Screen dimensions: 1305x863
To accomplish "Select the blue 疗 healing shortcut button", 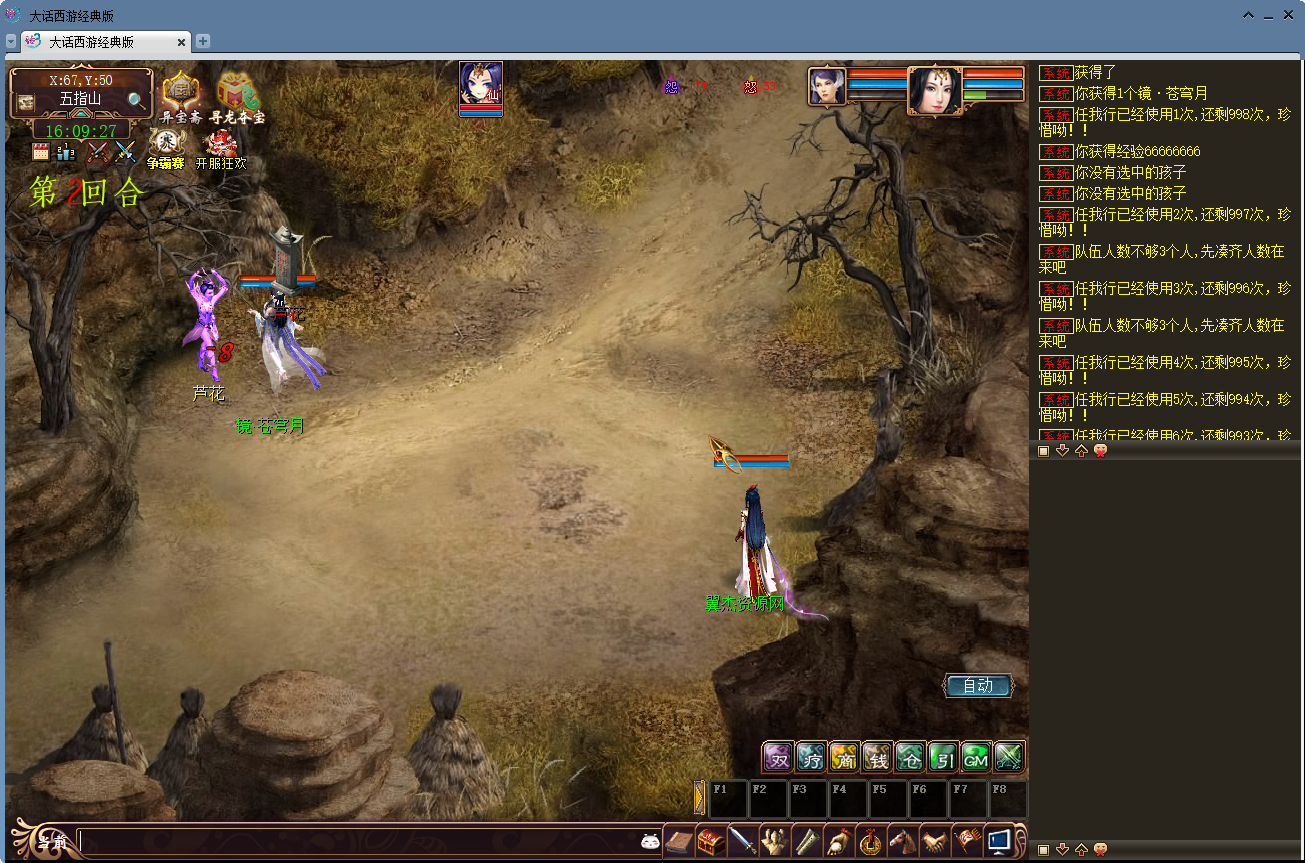I will (811, 757).
